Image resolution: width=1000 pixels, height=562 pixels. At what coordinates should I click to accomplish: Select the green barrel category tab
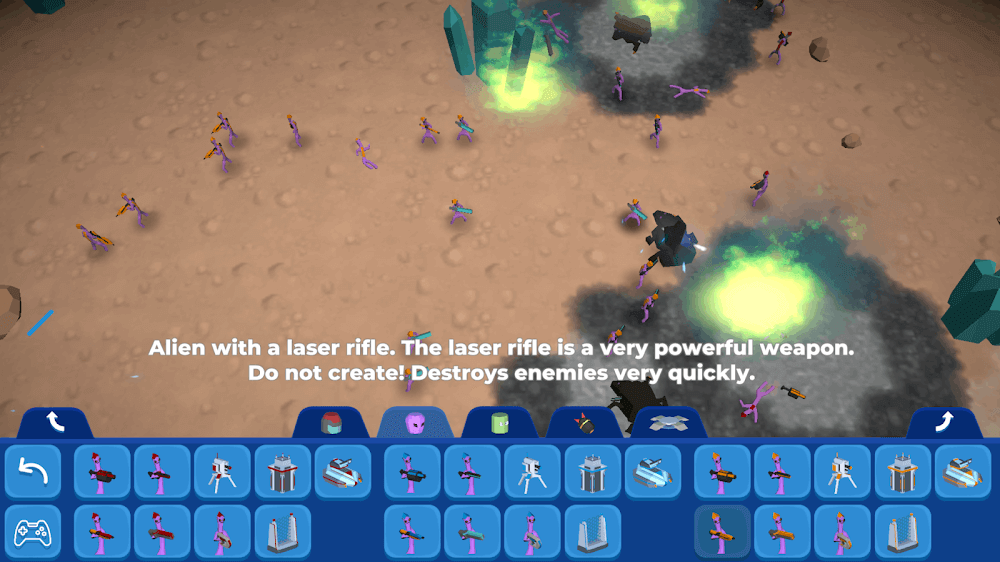[500, 423]
